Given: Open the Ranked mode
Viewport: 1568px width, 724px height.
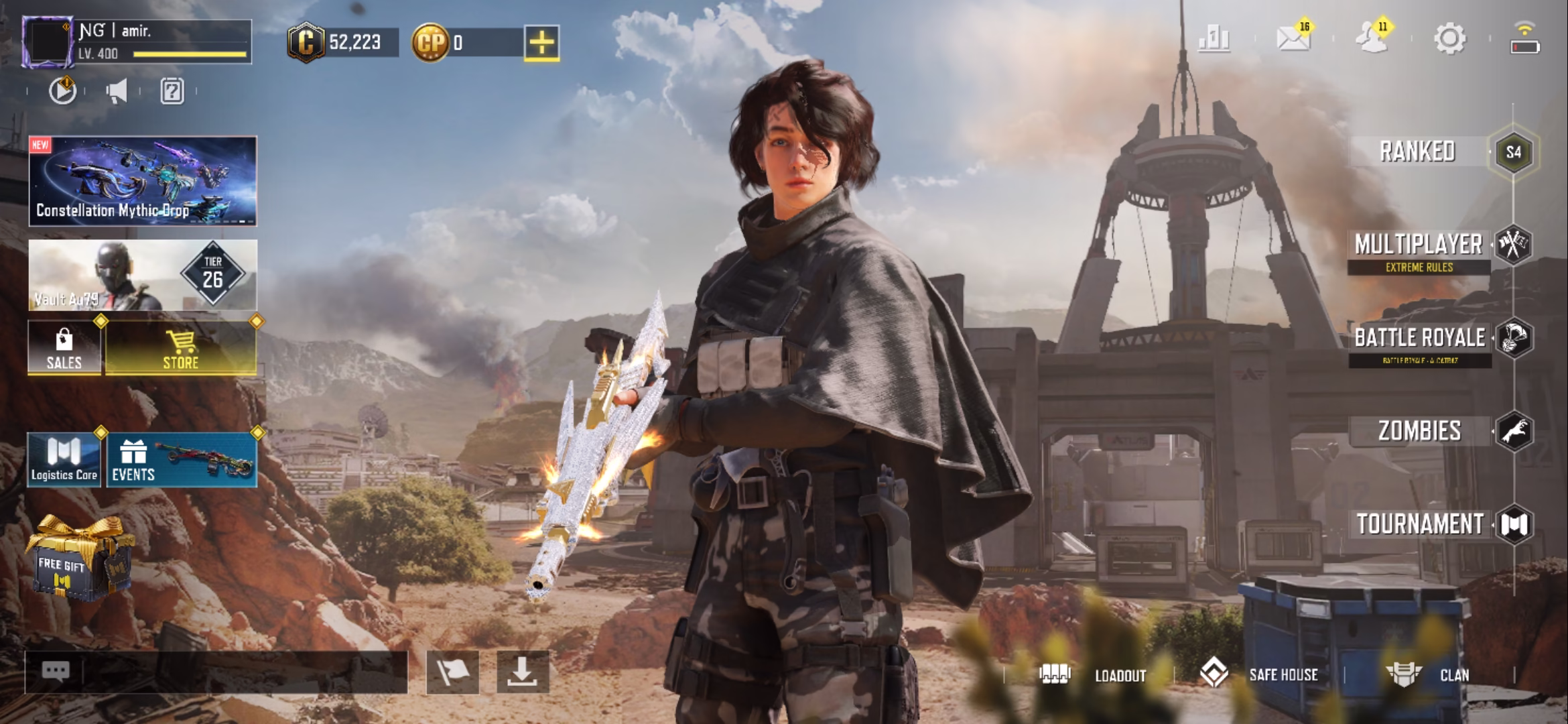Looking at the screenshot, I should [1418, 152].
